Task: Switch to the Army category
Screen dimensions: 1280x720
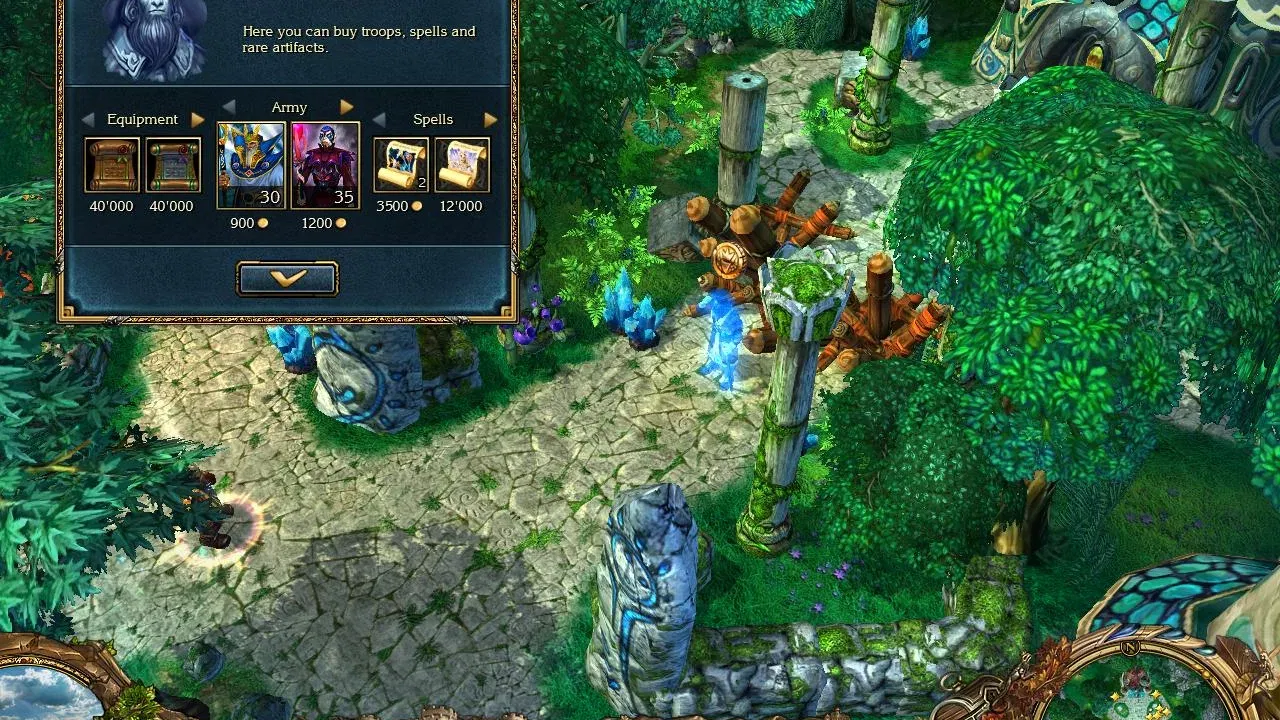Action: tap(289, 106)
